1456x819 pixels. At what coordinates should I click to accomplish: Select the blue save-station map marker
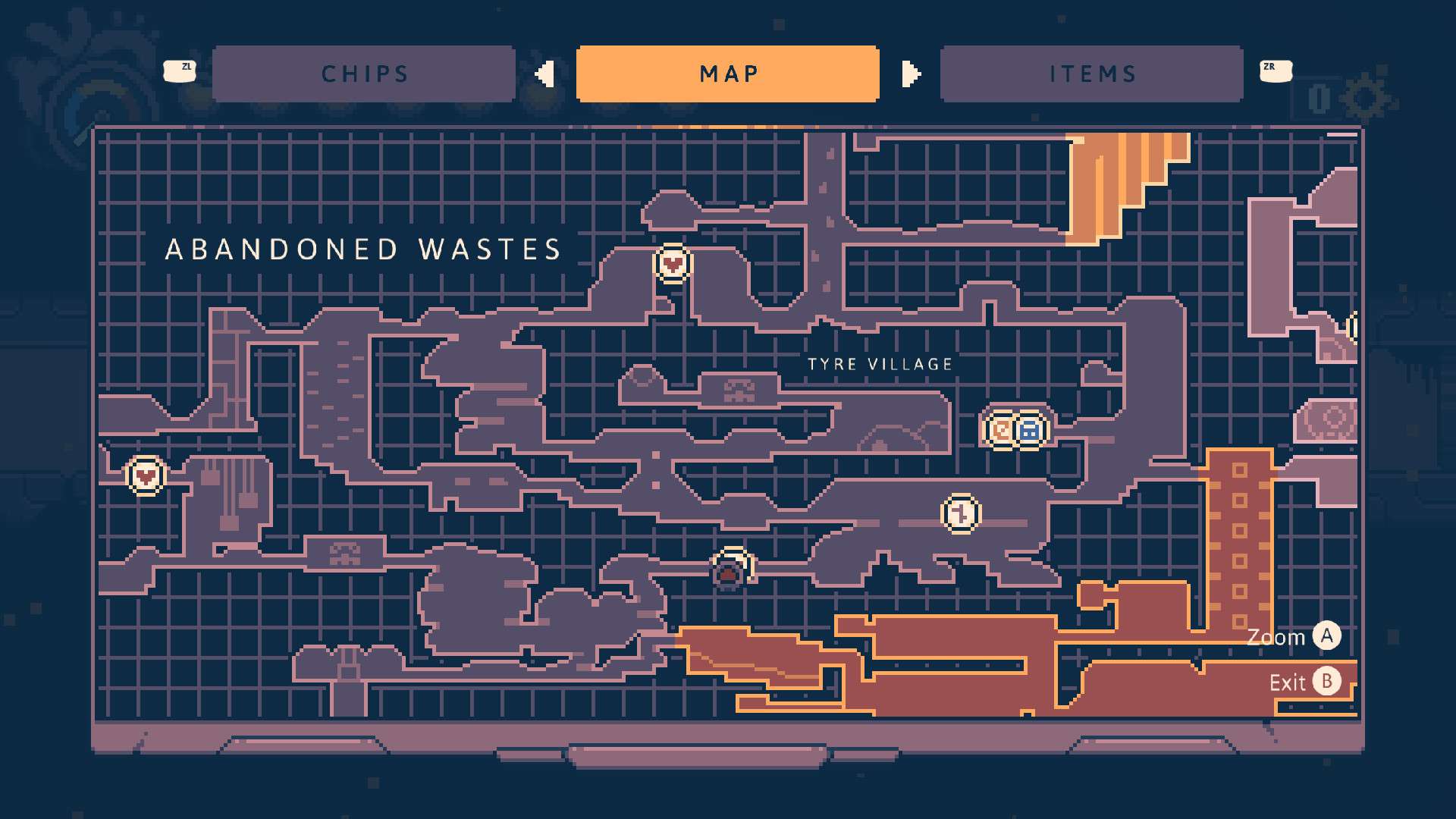1029,431
